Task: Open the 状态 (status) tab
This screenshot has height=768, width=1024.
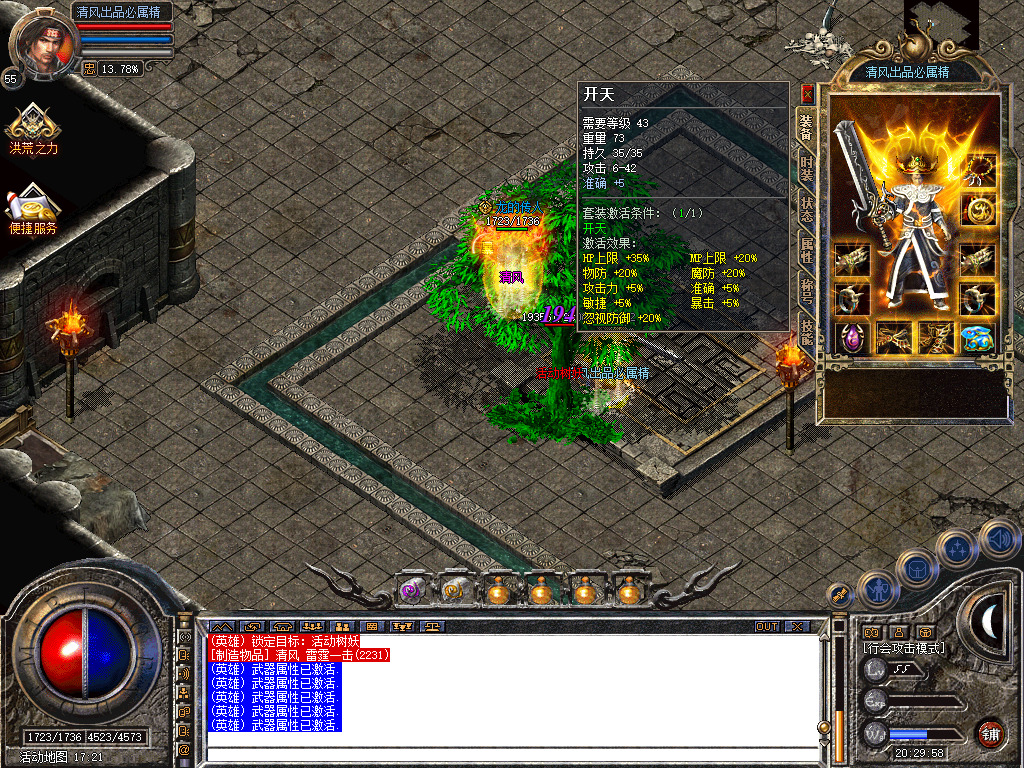Action: coord(806,209)
